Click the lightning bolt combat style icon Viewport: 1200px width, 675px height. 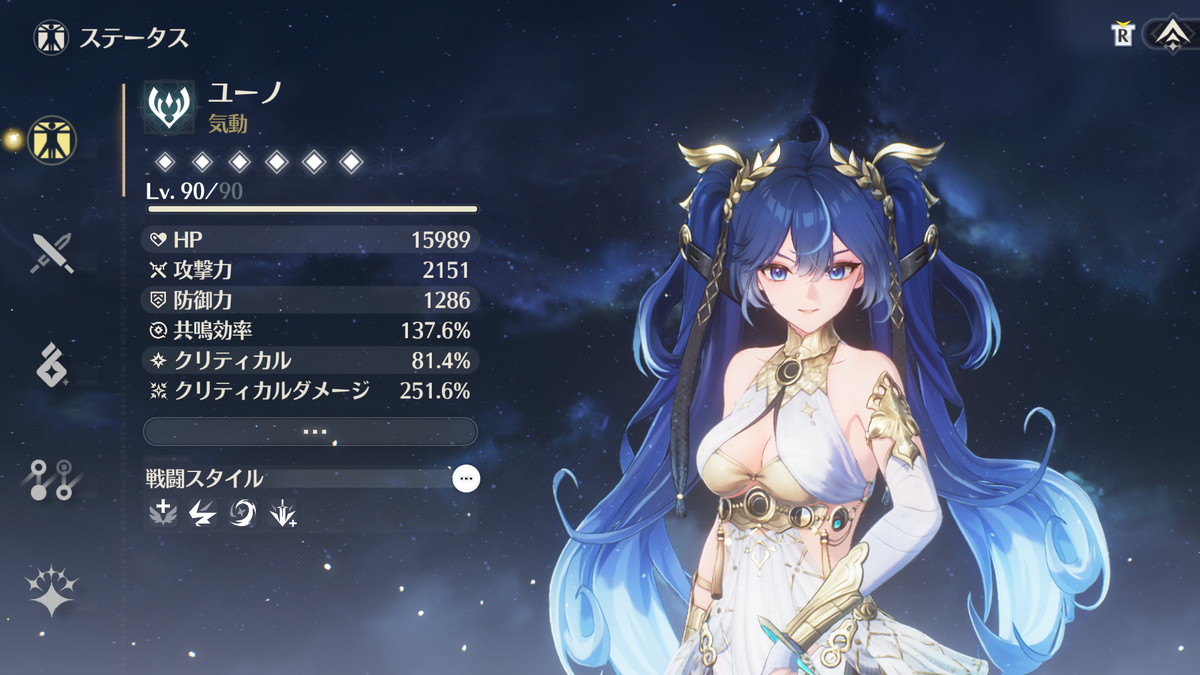(202, 514)
